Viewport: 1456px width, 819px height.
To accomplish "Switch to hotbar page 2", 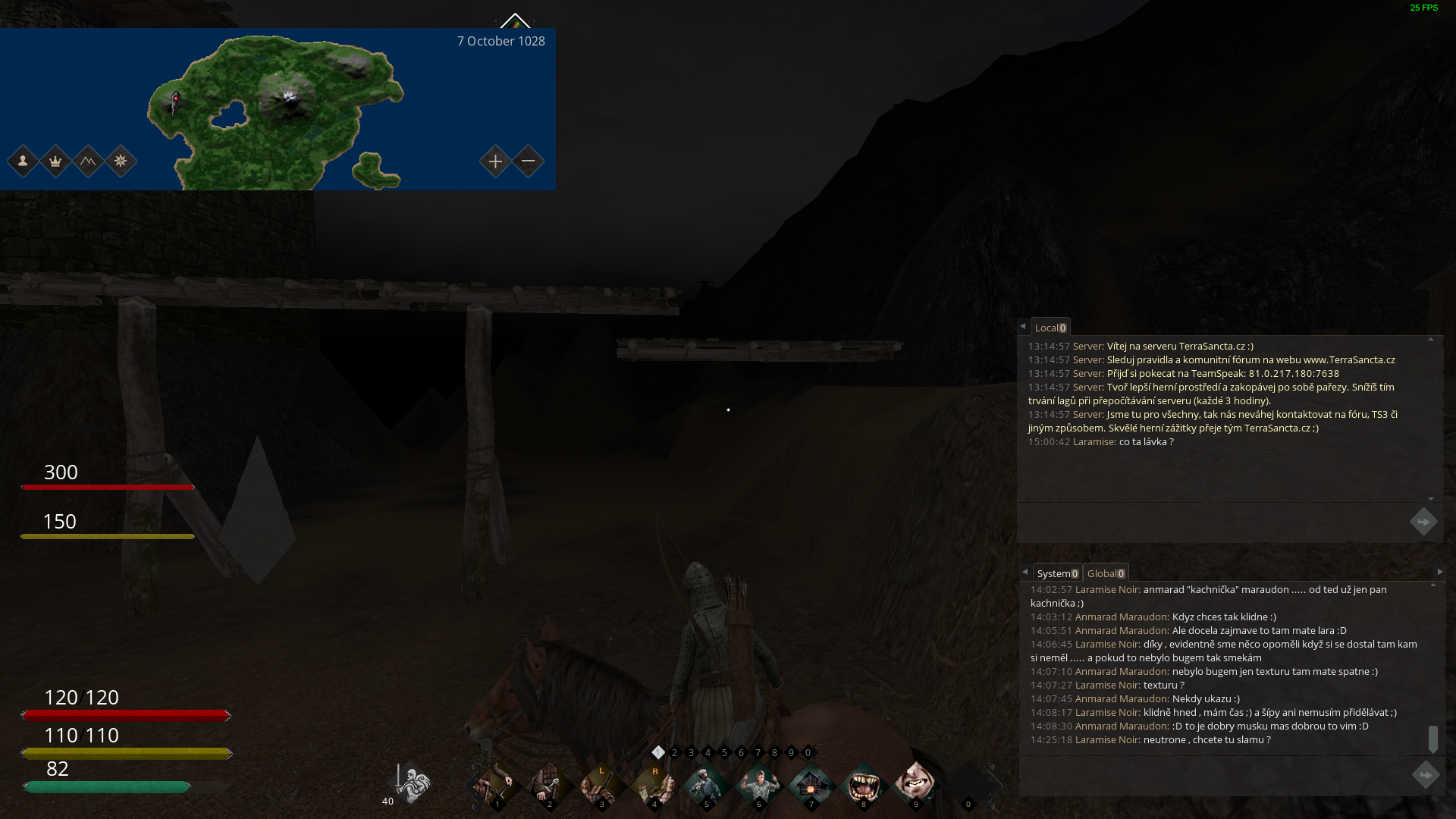I will 674,753.
